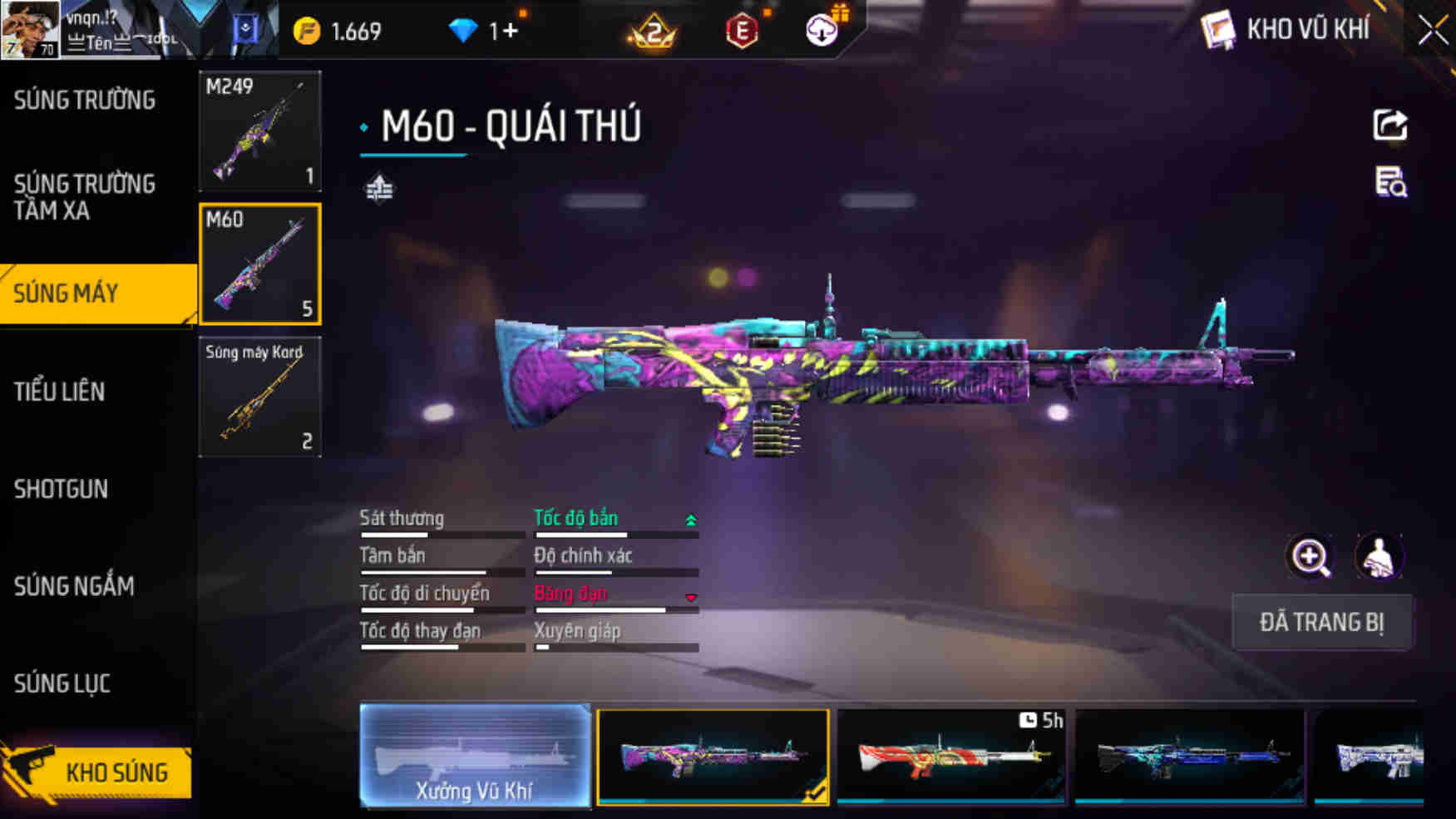Open the SHOTGUN weapon category
This screenshot has width=1456, height=819.
click(x=60, y=490)
